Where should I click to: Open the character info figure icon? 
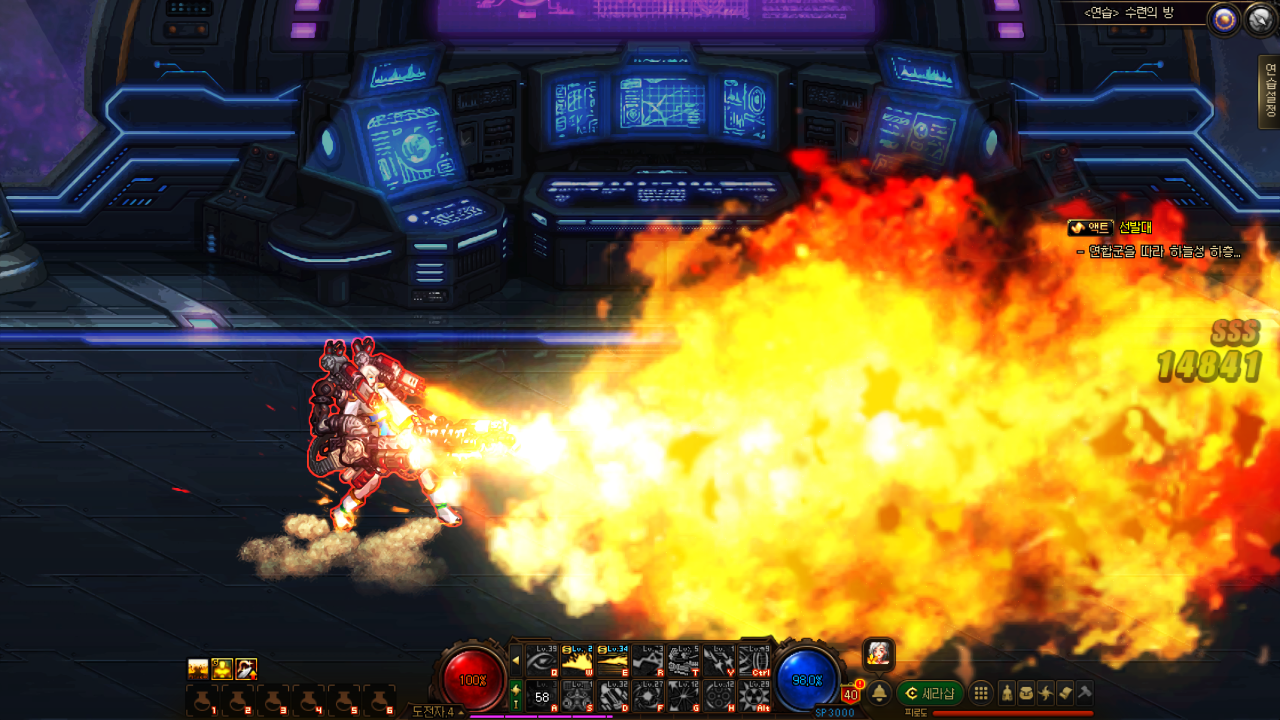point(1007,693)
